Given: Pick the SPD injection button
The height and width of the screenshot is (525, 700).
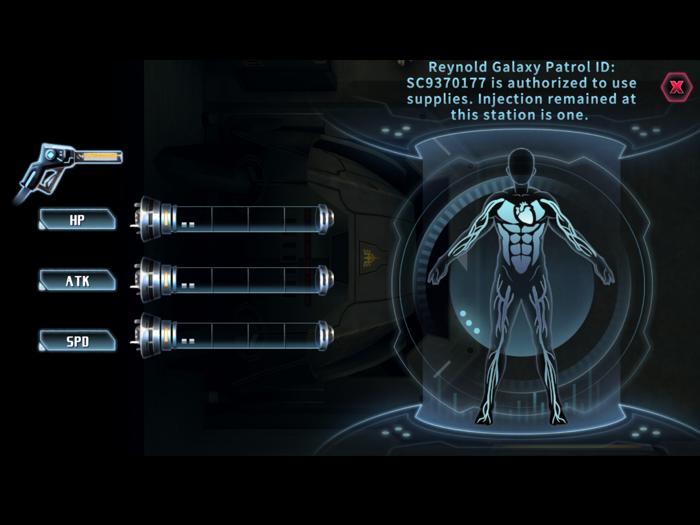Looking at the screenshot, I should coord(77,341).
